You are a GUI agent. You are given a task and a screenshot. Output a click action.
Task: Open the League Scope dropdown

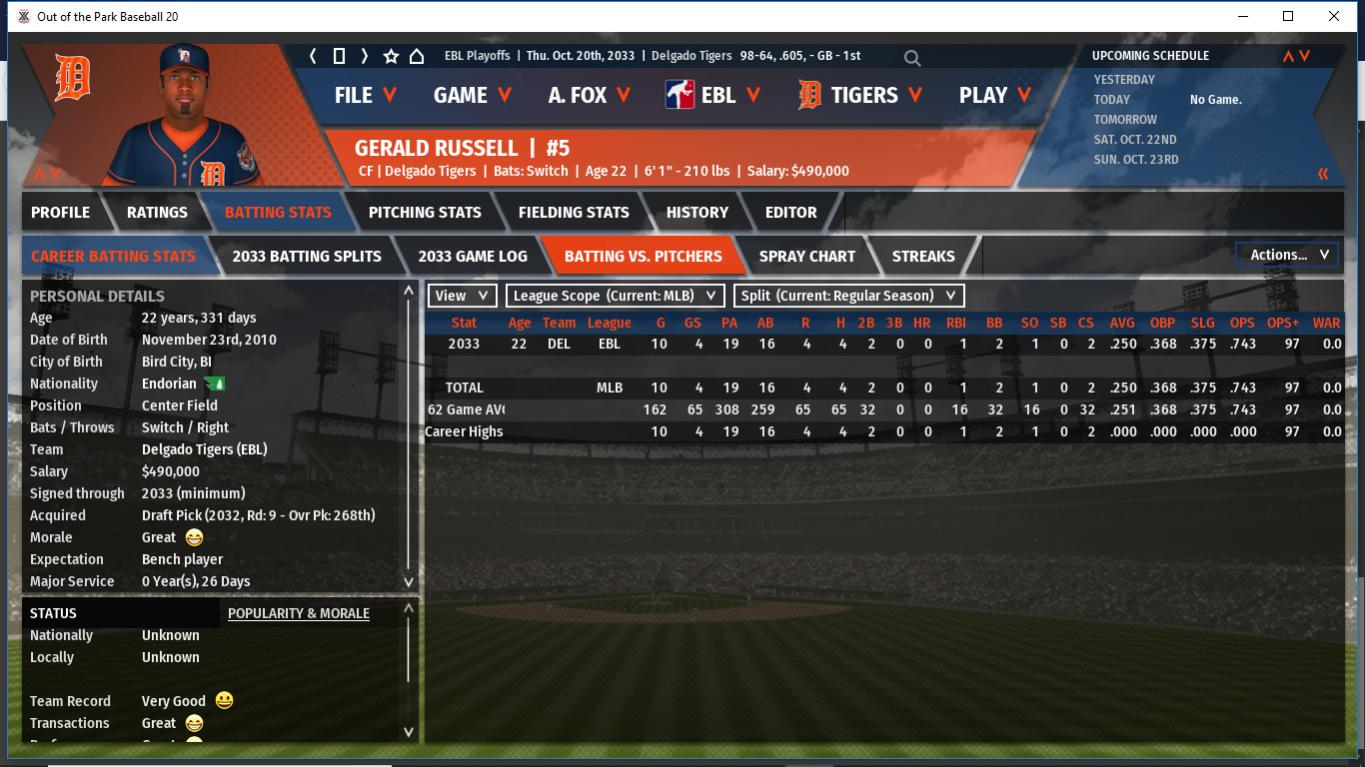pyautogui.click(x=615, y=296)
